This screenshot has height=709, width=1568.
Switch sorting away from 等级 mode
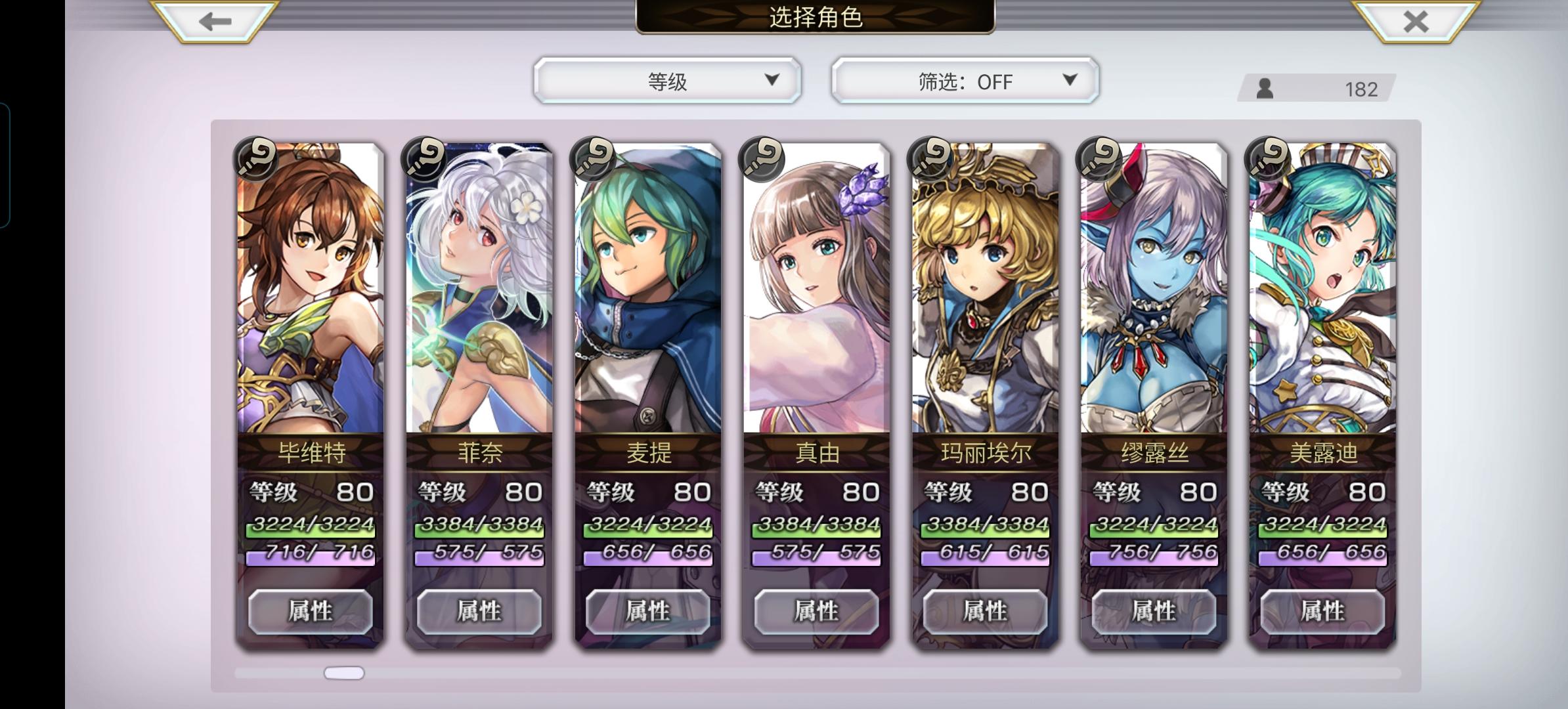point(666,80)
